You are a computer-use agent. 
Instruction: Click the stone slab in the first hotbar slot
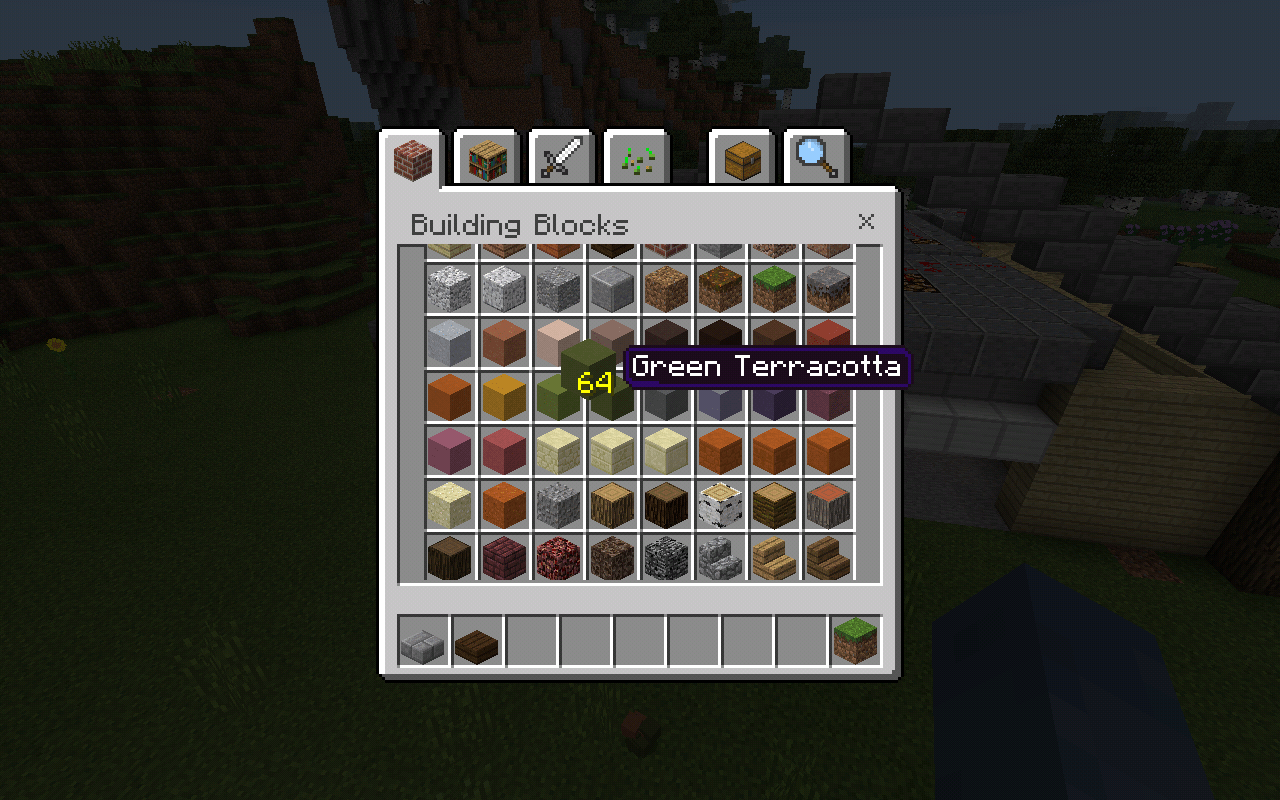(x=421, y=643)
